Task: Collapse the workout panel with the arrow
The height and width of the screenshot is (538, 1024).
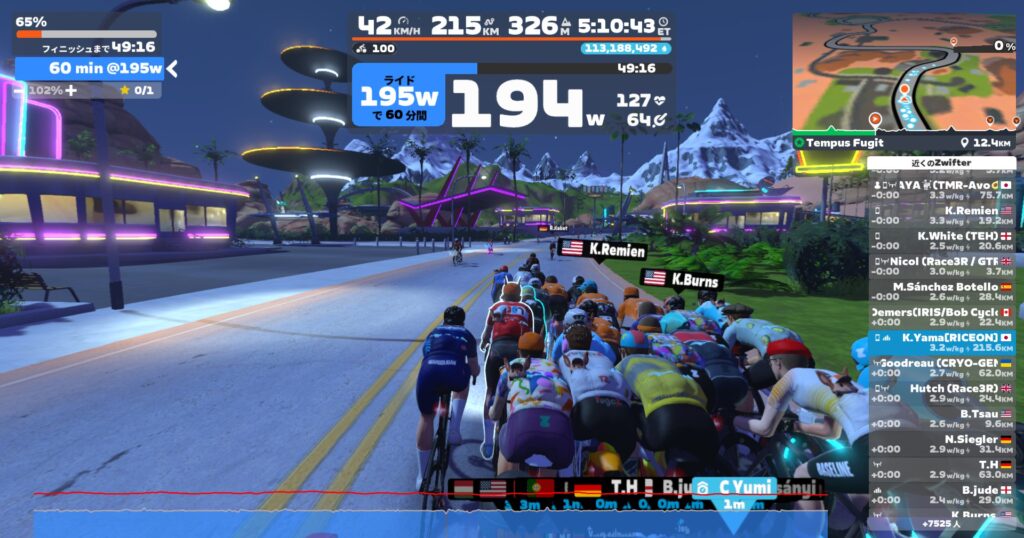Action: click(x=172, y=68)
